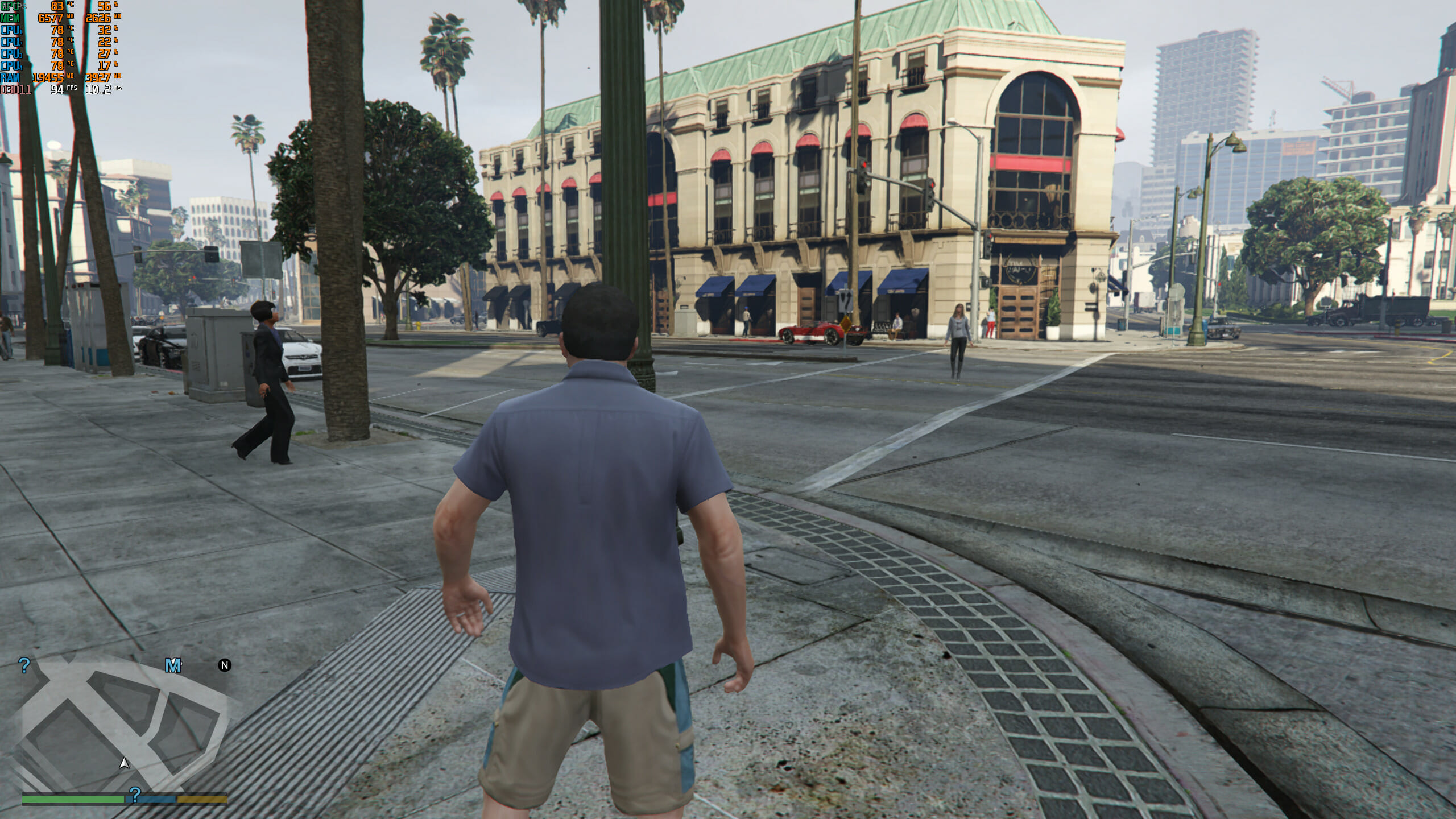Pick the question mark blip at the minimap's upper corner
This screenshot has height=819, width=1456.
24,665
